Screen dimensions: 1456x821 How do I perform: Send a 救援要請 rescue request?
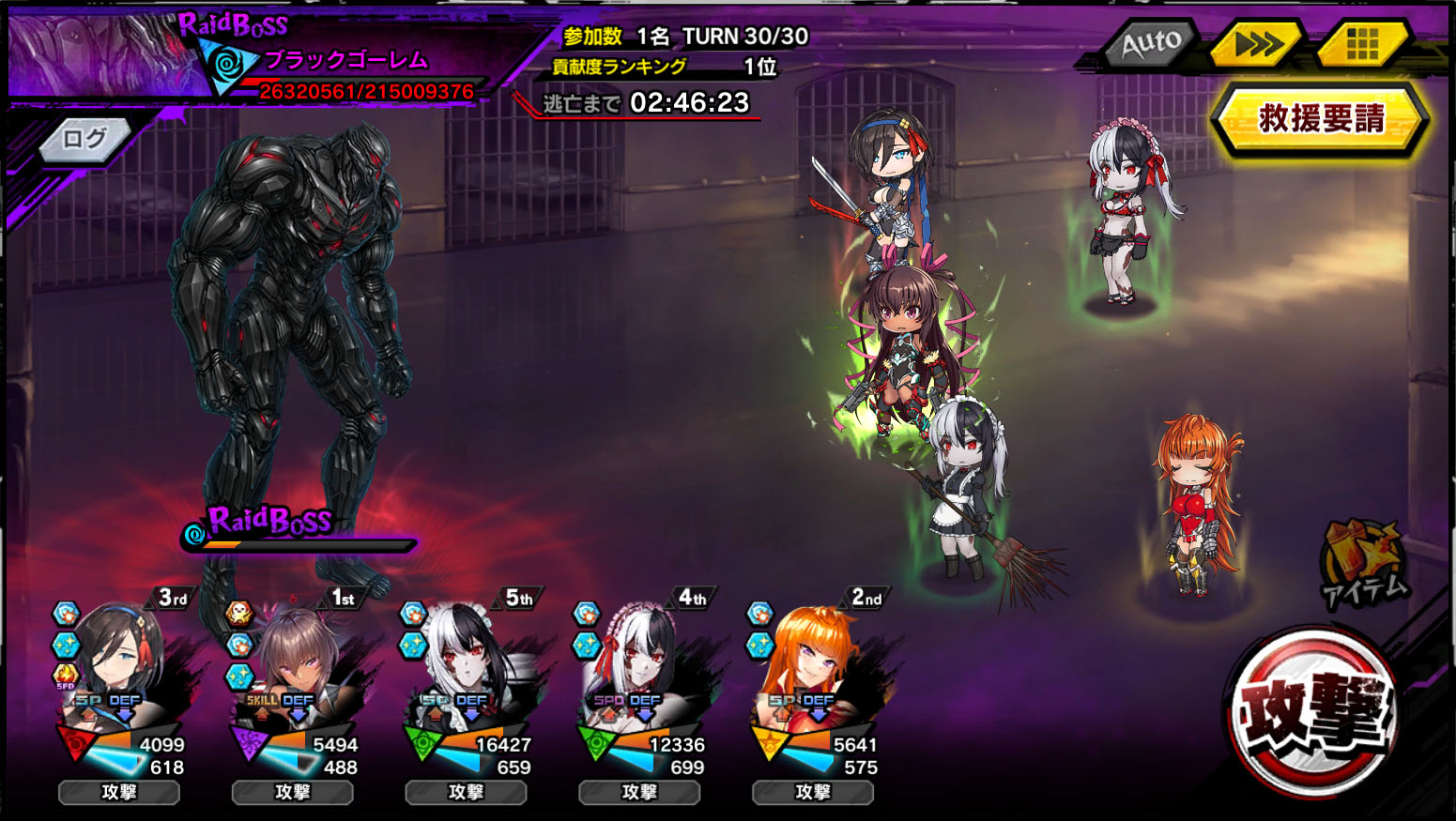[1321, 119]
